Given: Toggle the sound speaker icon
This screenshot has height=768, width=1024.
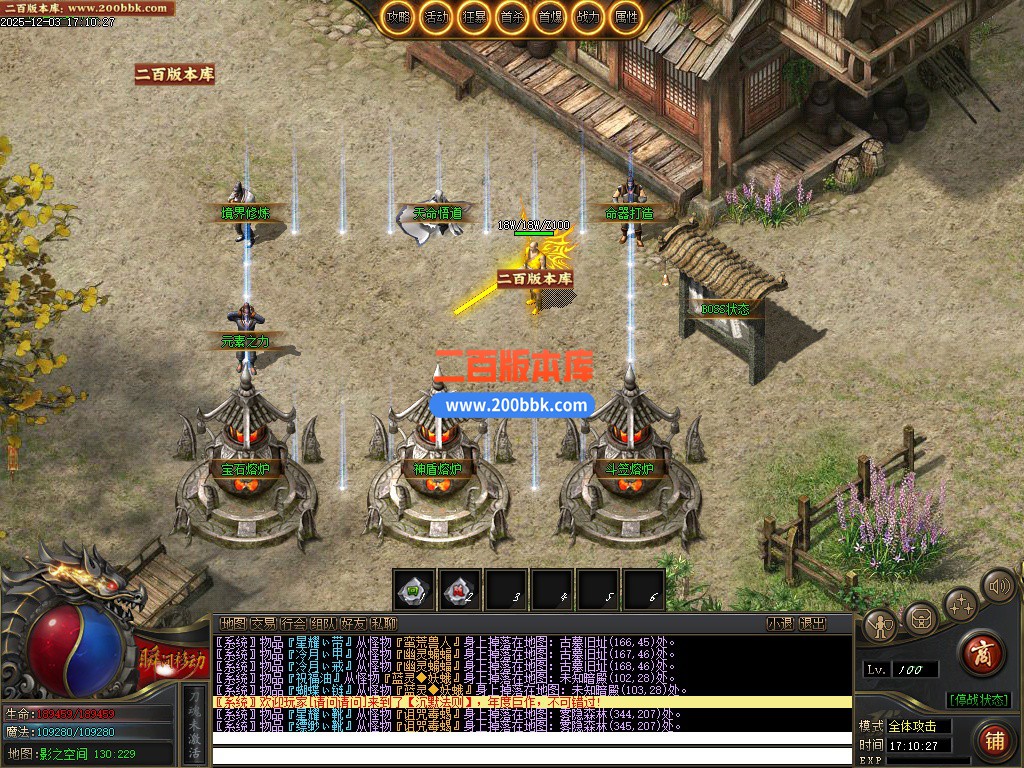Looking at the screenshot, I should coord(997,584).
